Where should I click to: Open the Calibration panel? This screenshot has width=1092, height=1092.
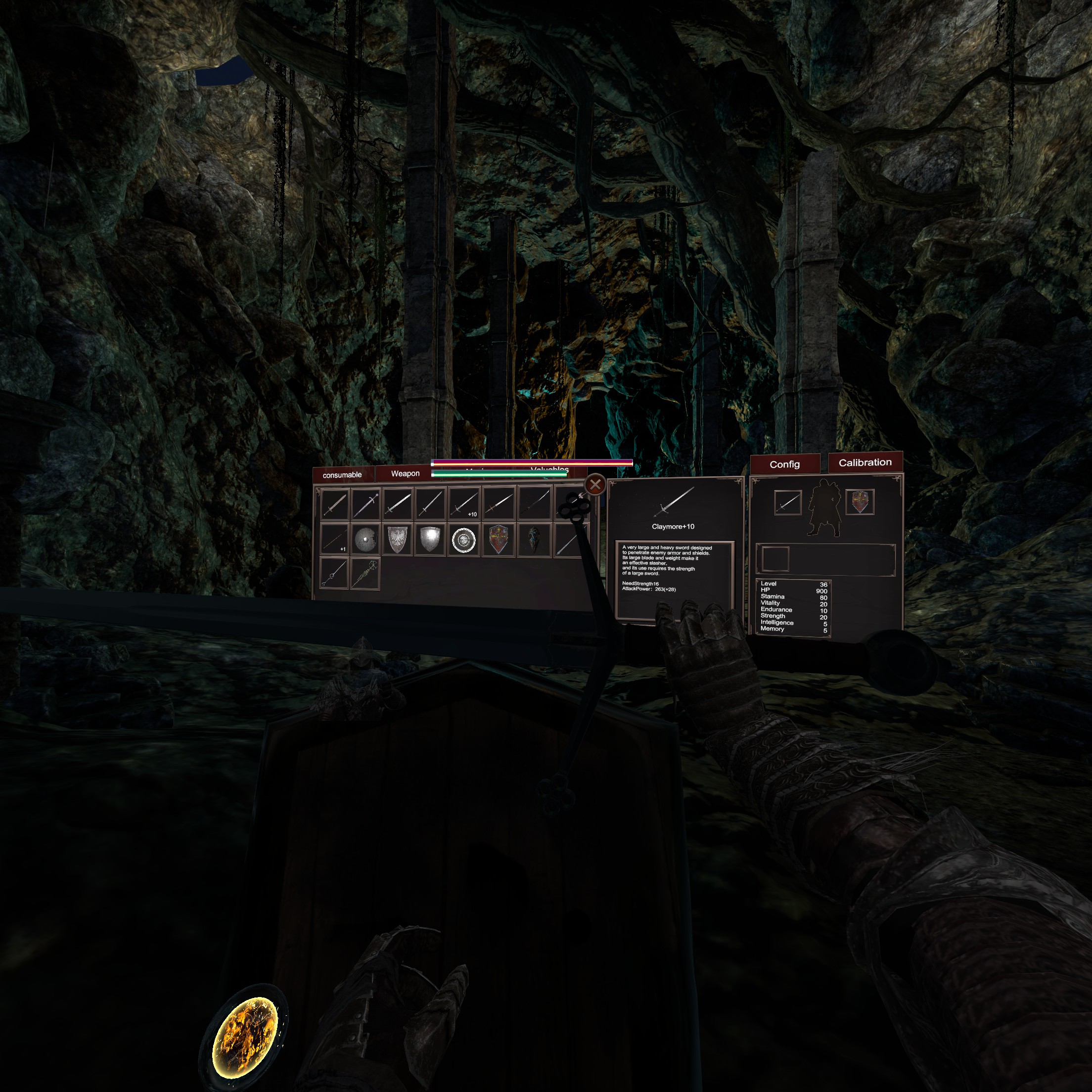(865, 462)
